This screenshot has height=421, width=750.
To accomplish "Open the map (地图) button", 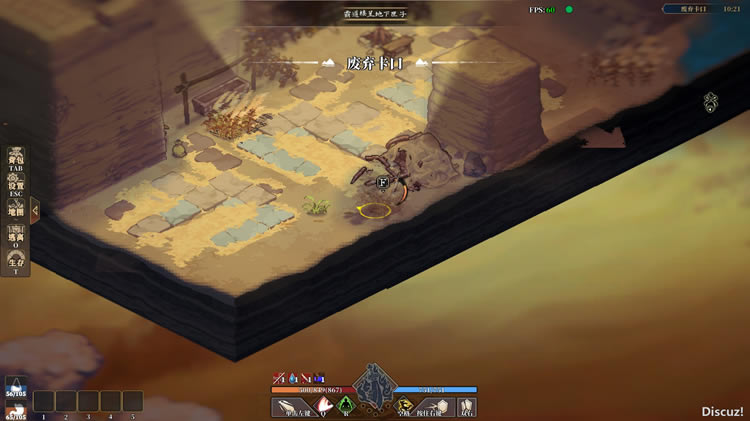I will pos(15,210).
